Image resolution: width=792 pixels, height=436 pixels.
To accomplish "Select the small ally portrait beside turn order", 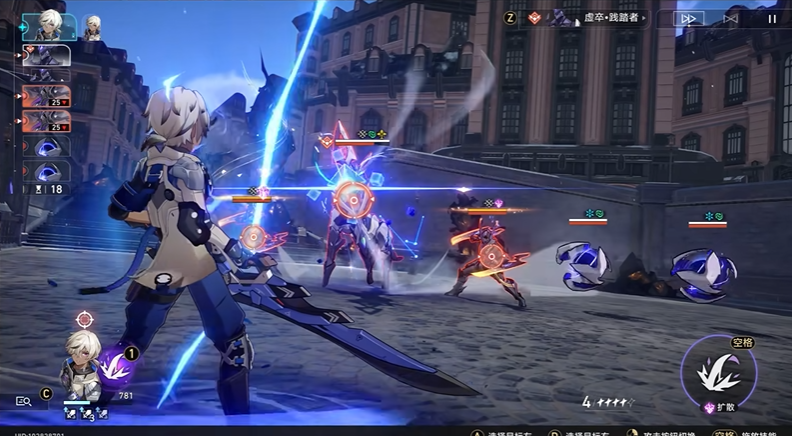I will tap(92, 27).
